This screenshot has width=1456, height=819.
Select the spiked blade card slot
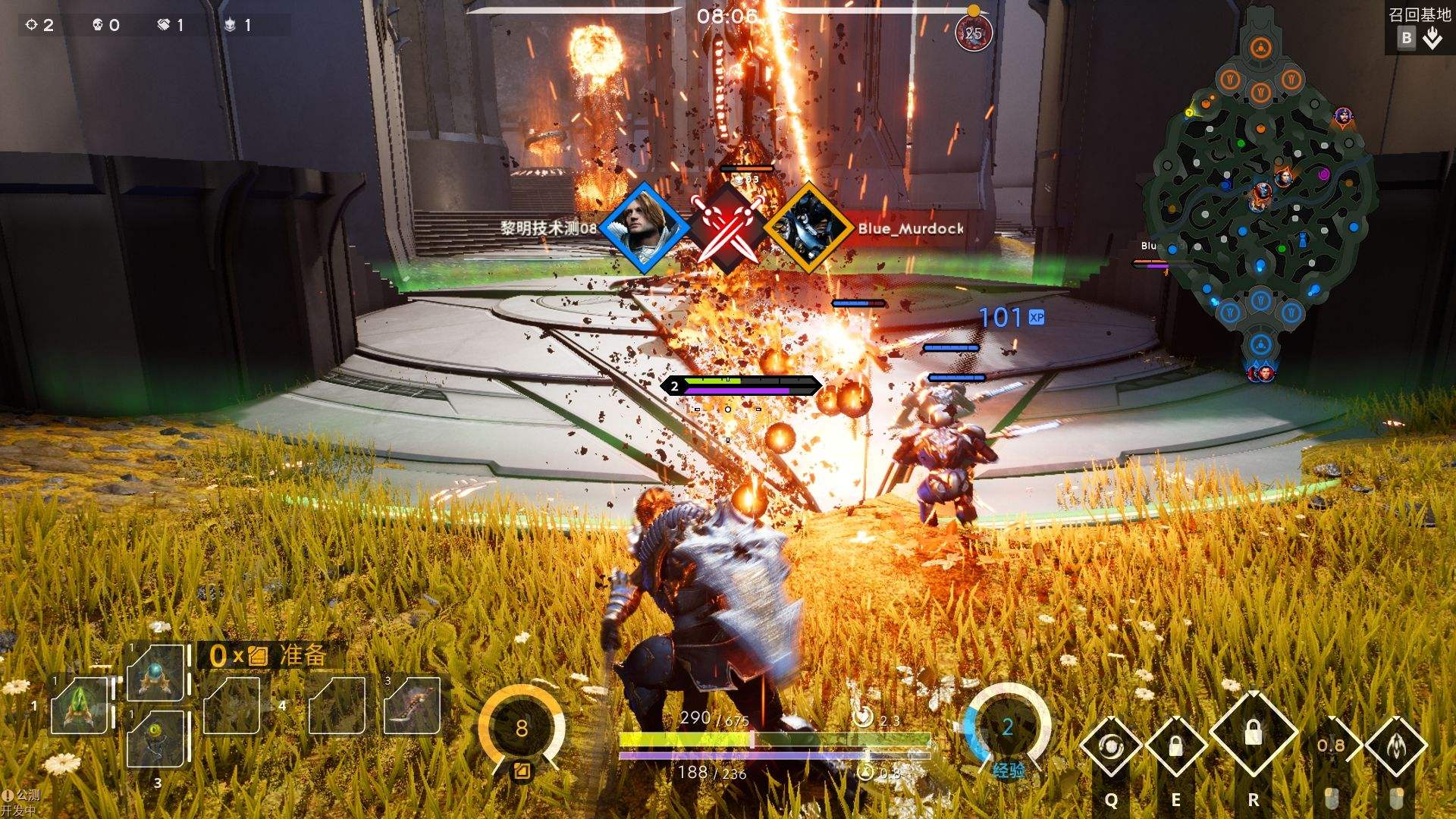(412, 705)
